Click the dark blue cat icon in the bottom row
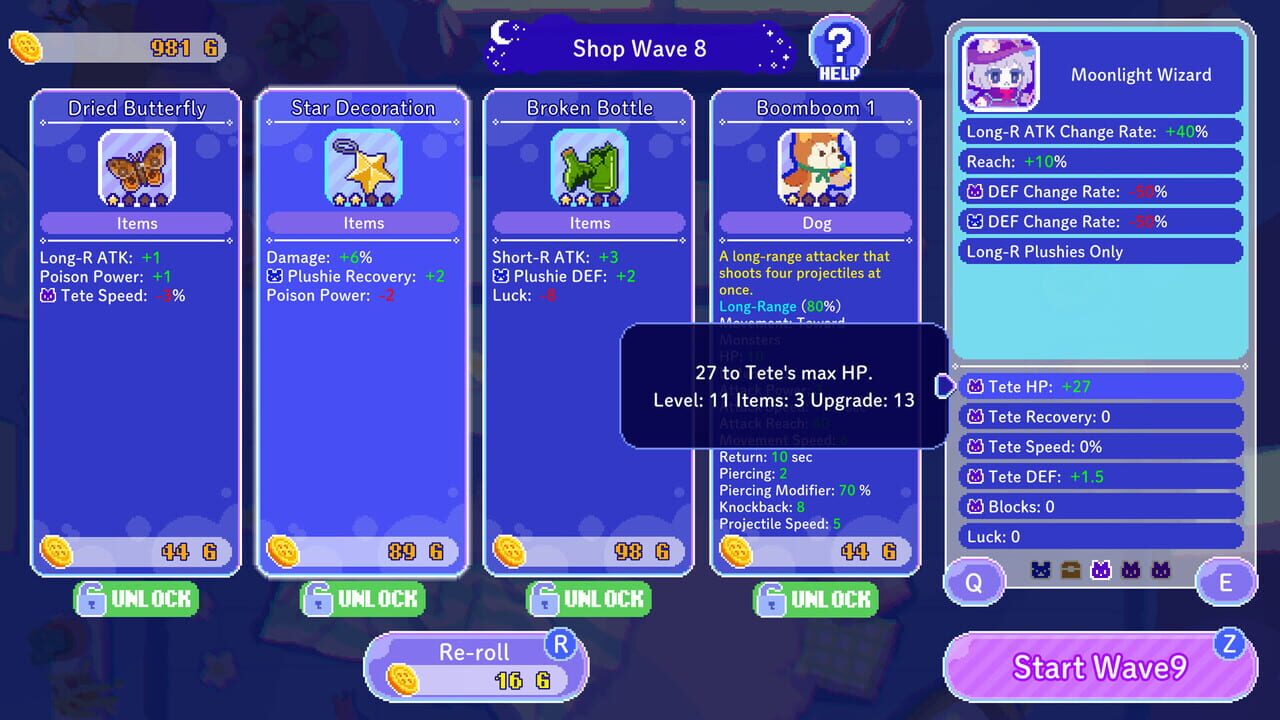This screenshot has height=720, width=1280. coord(1040,569)
